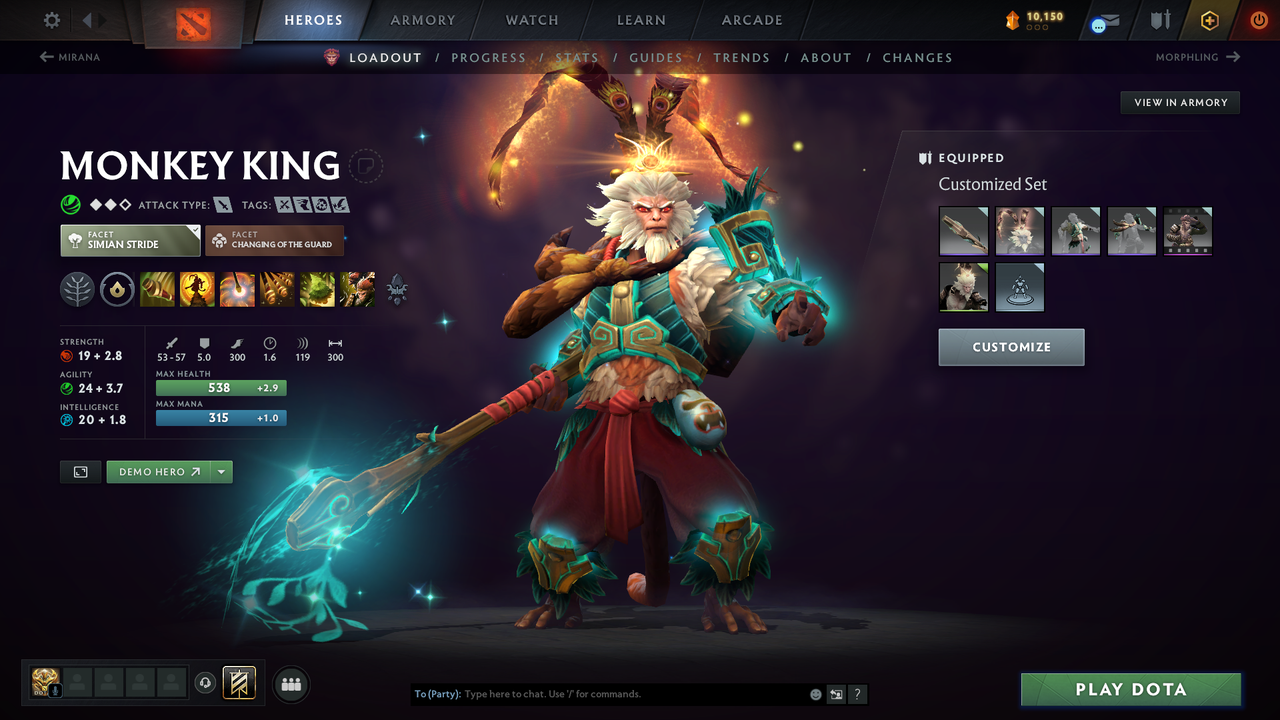Open the Tree Dance ability icon

[197, 289]
